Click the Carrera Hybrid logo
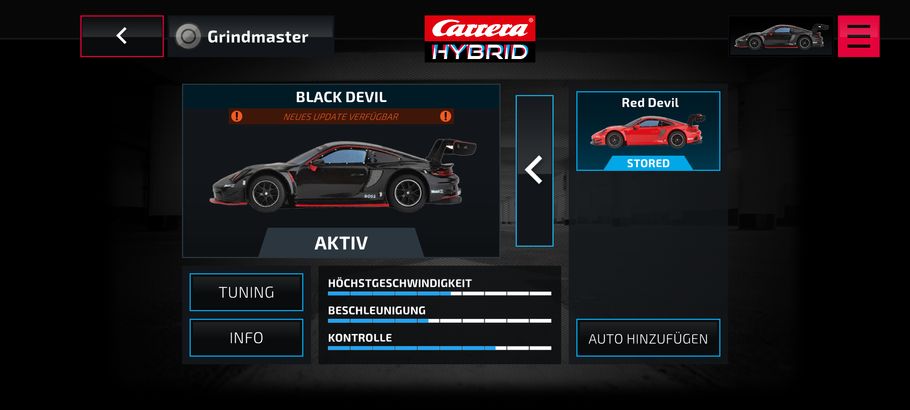The image size is (910, 410). click(x=480, y=38)
